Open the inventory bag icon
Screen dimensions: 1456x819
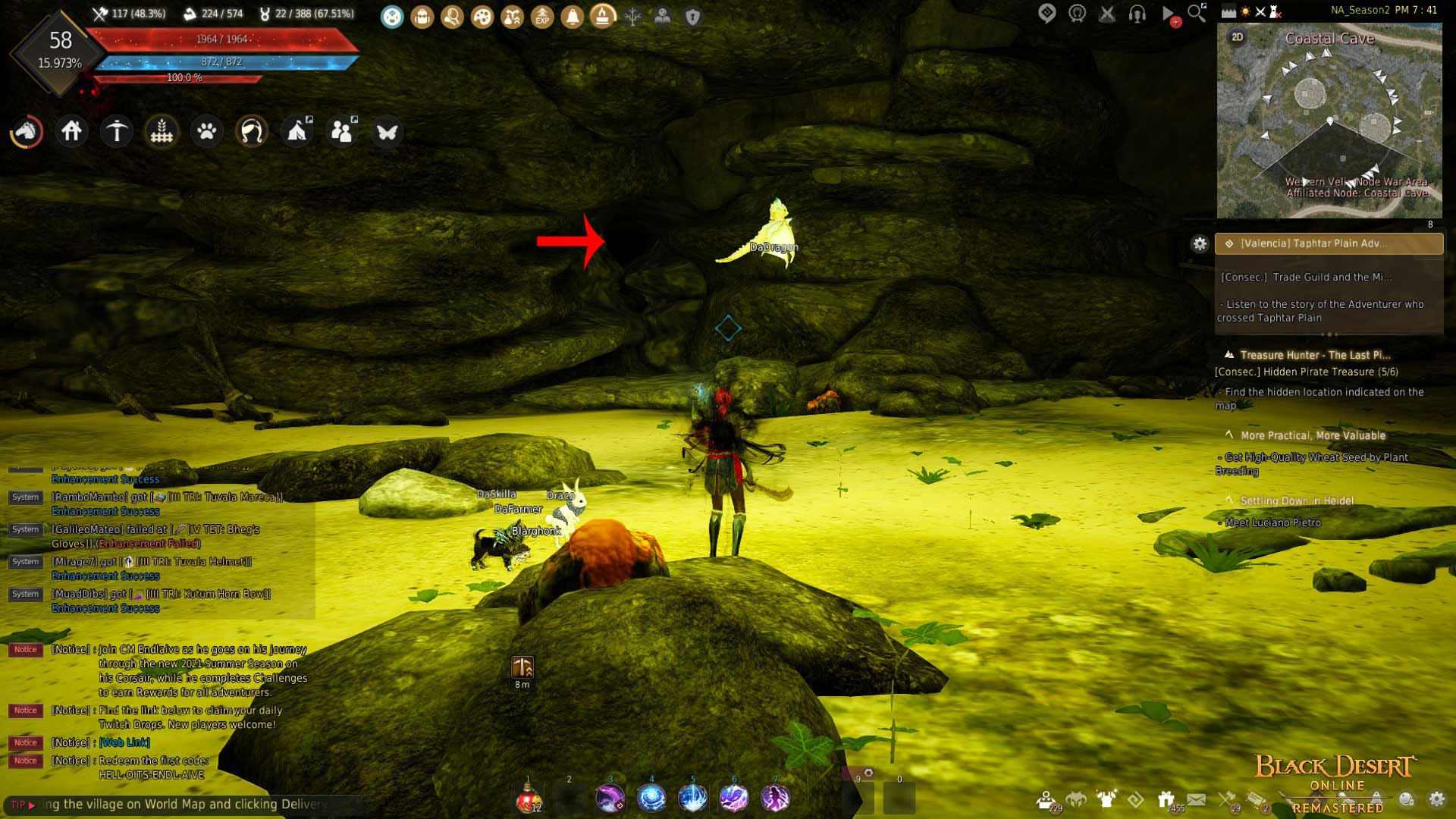[422, 17]
